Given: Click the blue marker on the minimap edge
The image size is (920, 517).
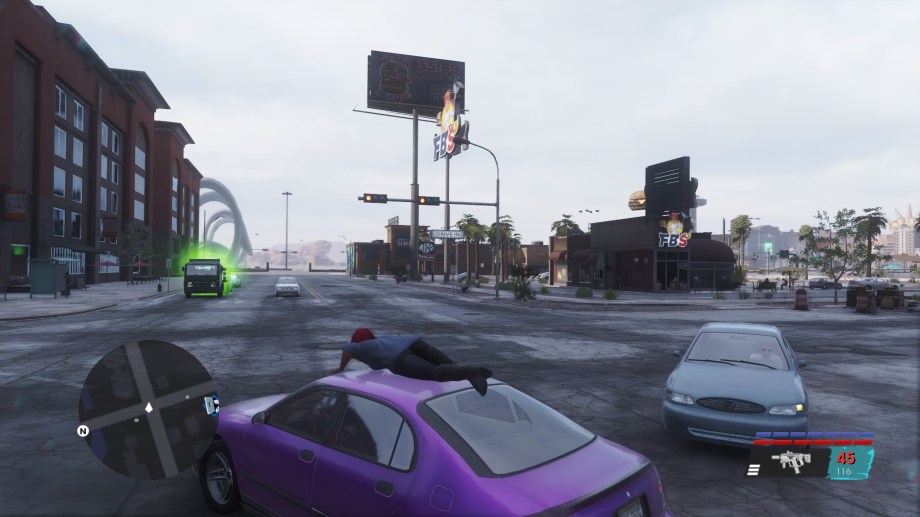Looking at the screenshot, I should (x=211, y=404).
